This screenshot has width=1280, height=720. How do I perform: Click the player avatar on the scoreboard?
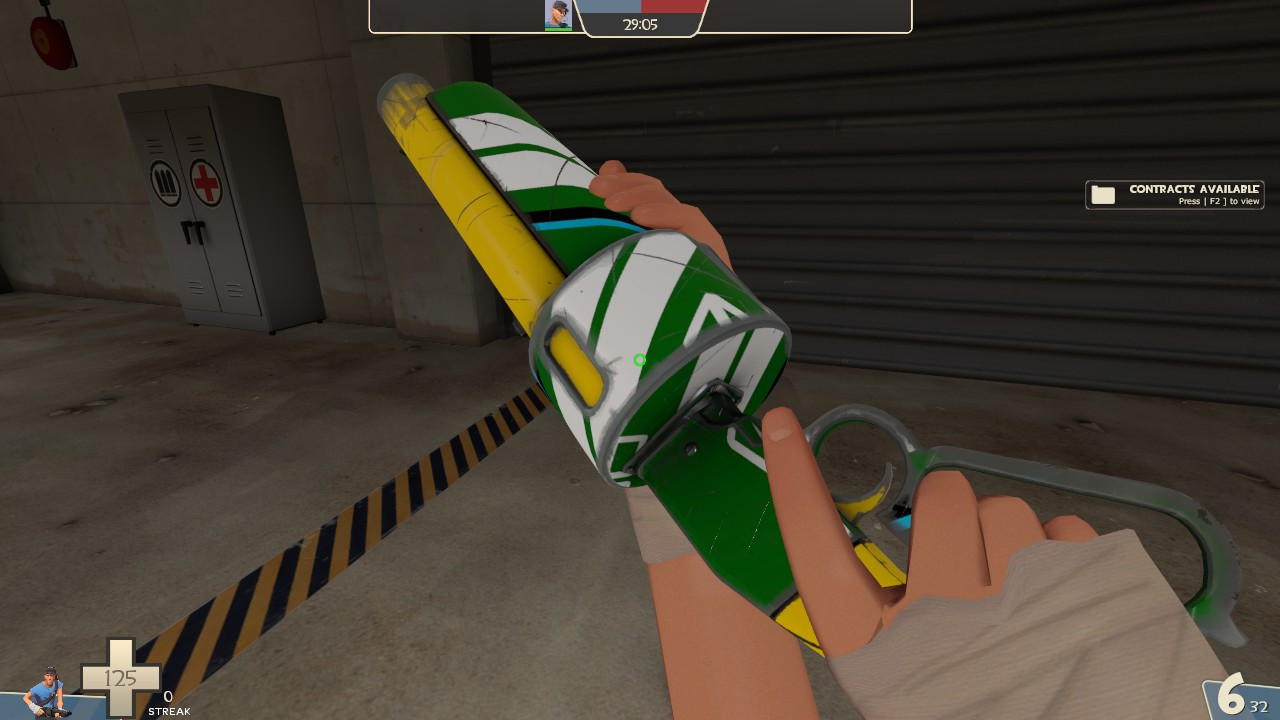(557, 15)
